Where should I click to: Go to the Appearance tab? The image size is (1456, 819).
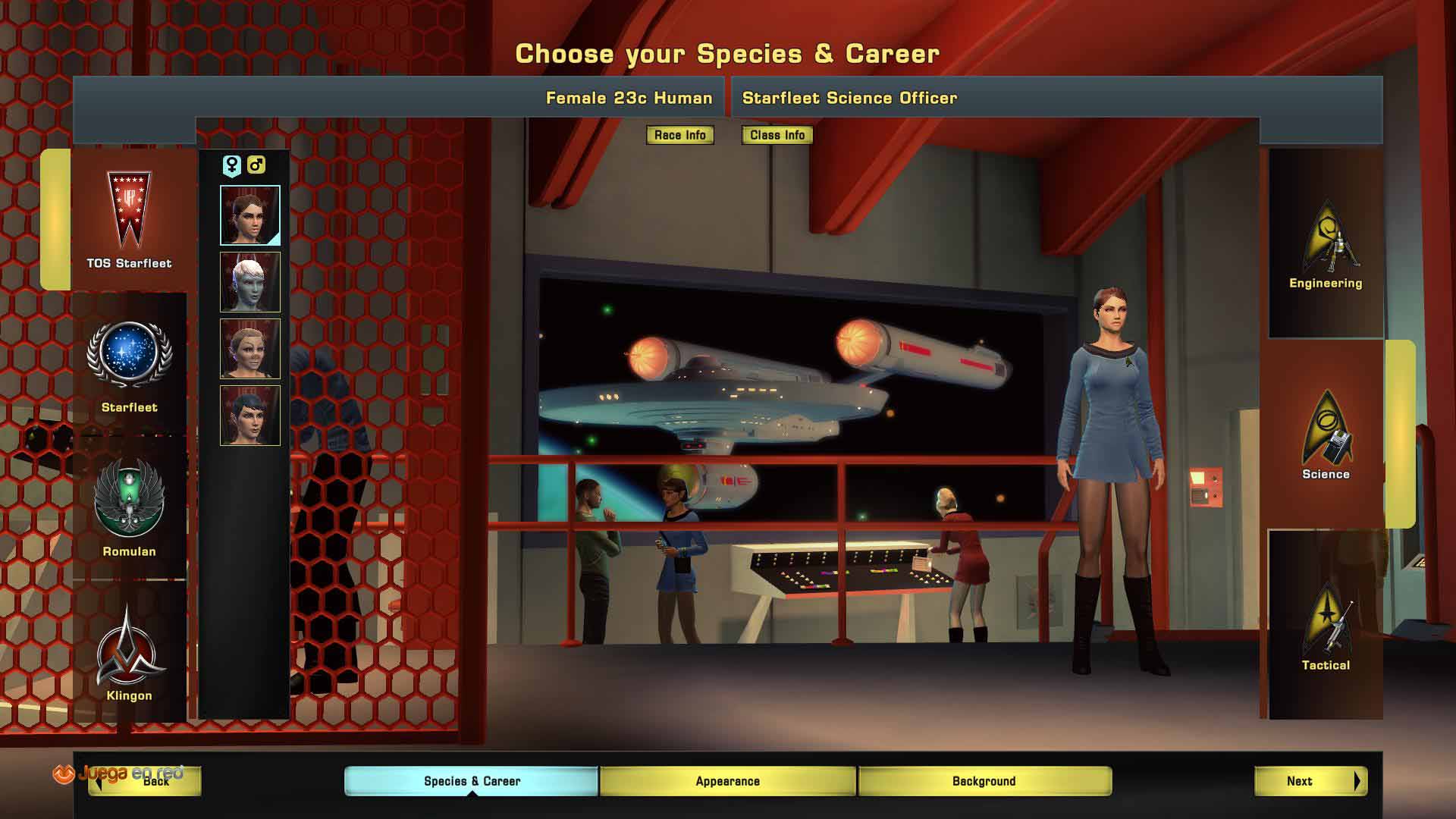[727, 781]
